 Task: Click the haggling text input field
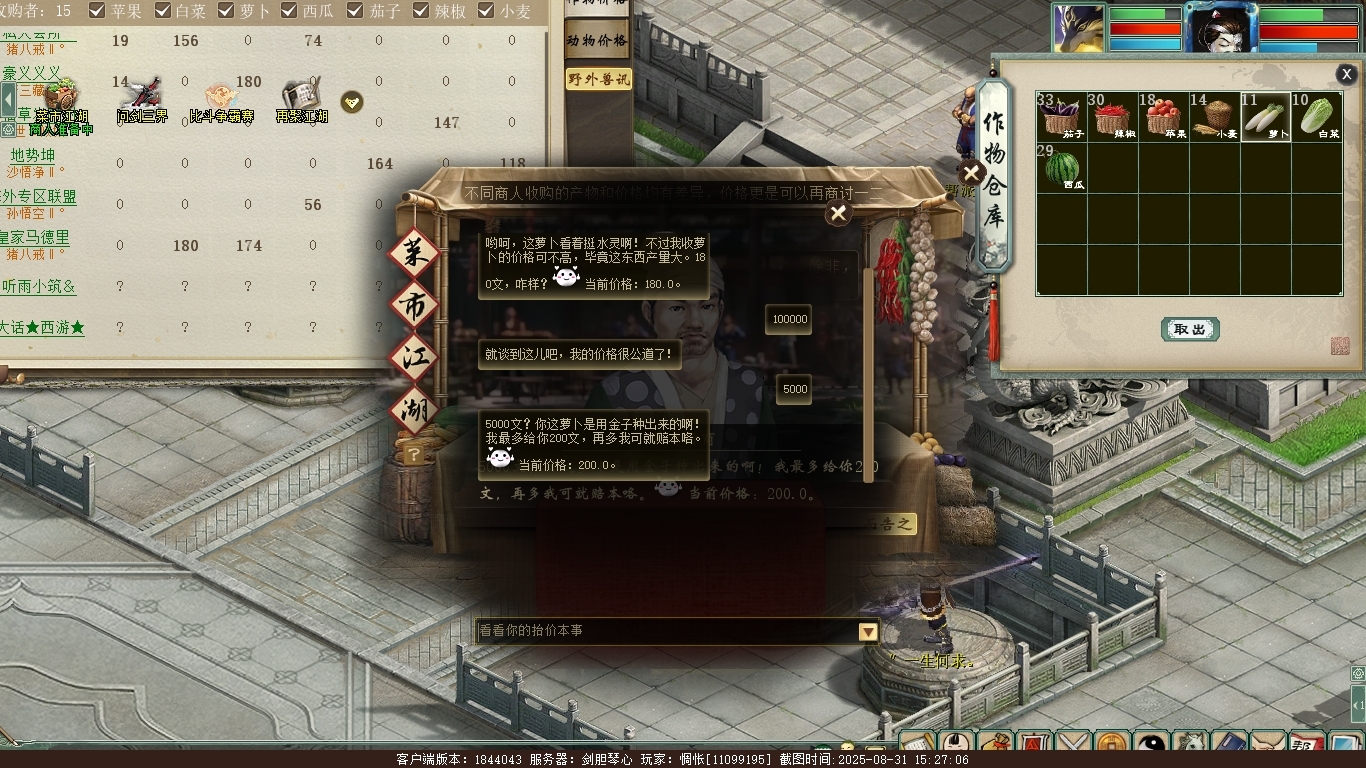pyautogui.click(x=665, y=631)
